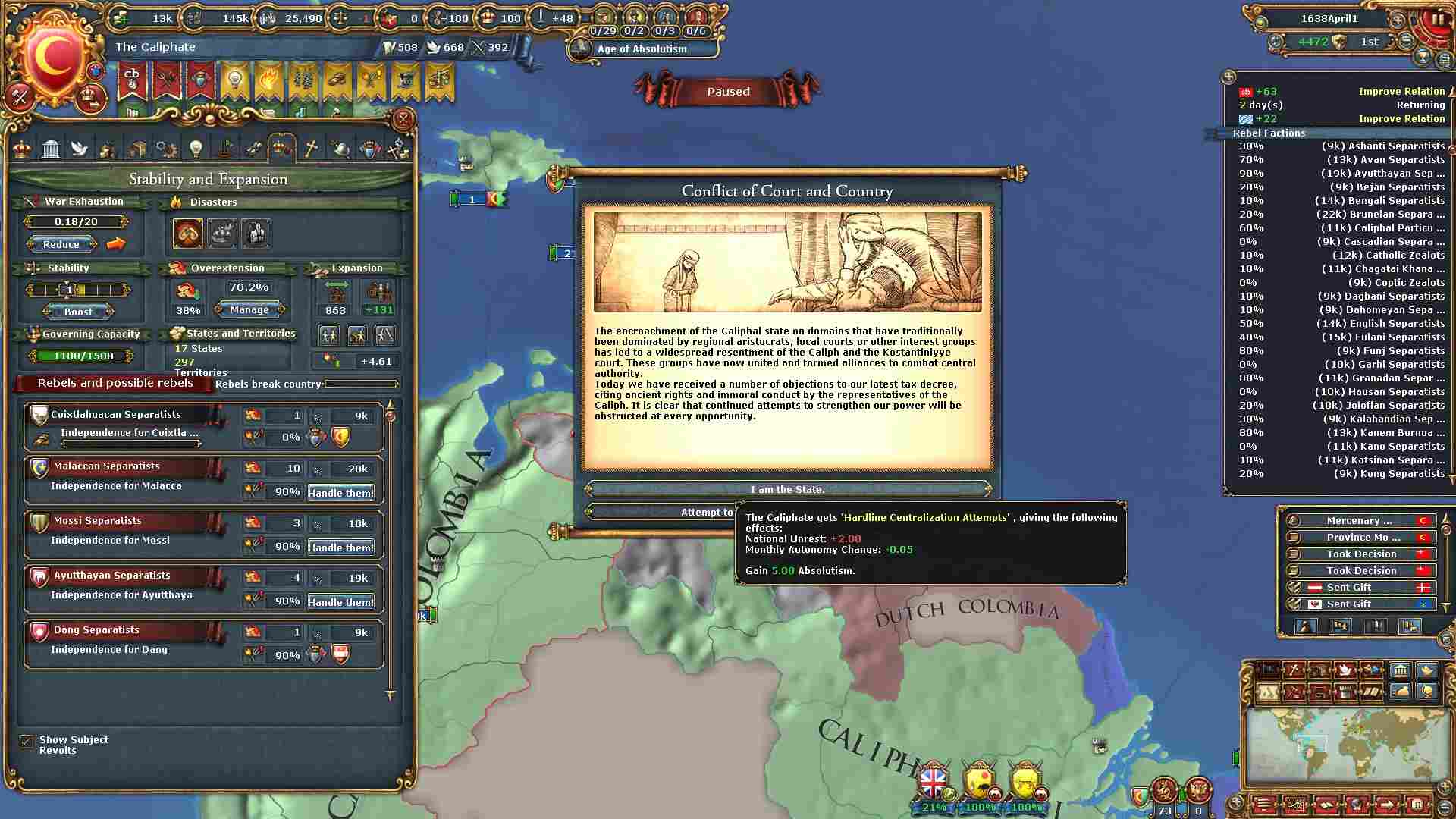This screenshot has height=819, width=1456.
Task: Choose the "I am the State." event option
Action: (x=787, y=489)
